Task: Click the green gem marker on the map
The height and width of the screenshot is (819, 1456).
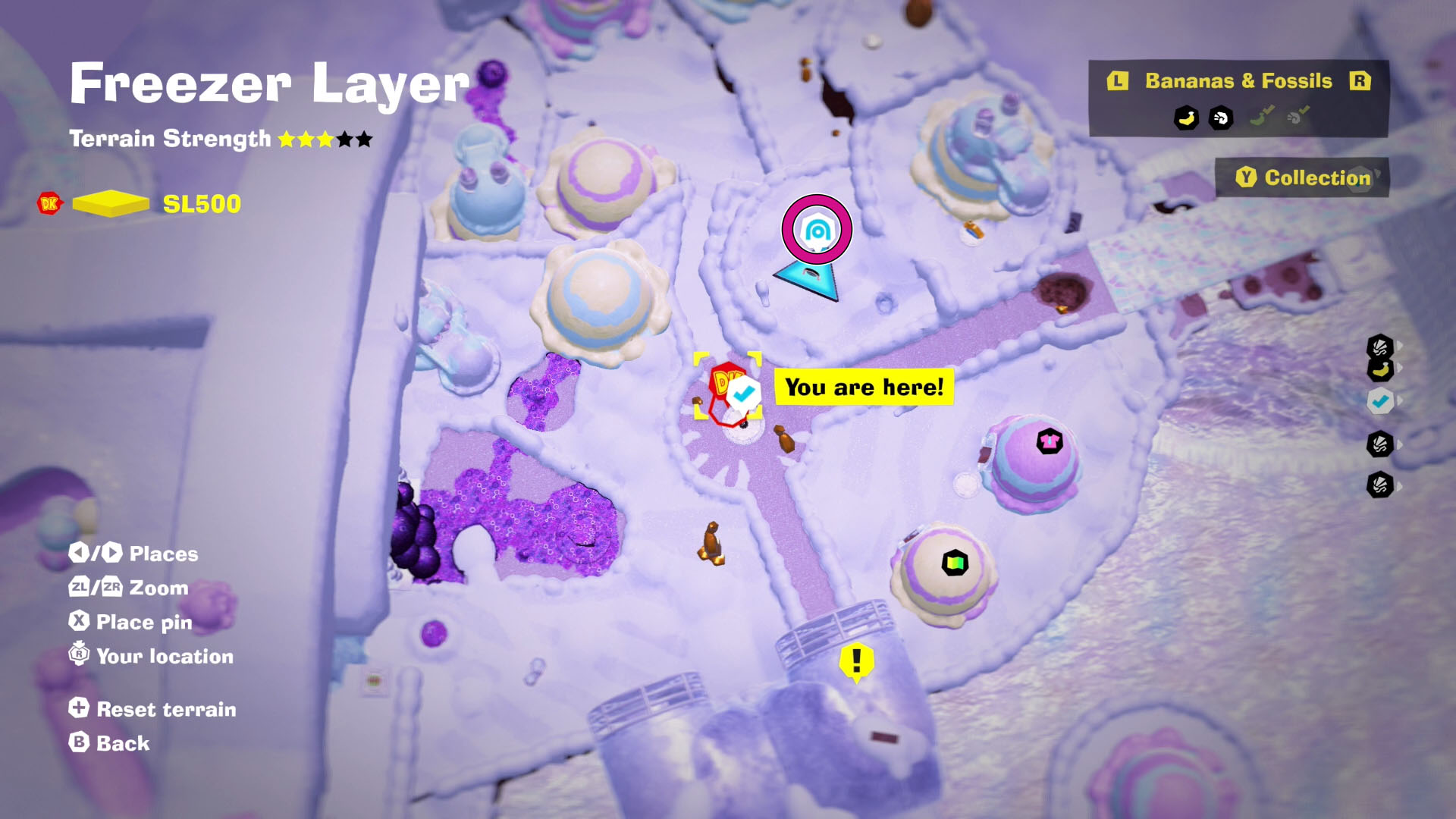Action: (955, 563)
